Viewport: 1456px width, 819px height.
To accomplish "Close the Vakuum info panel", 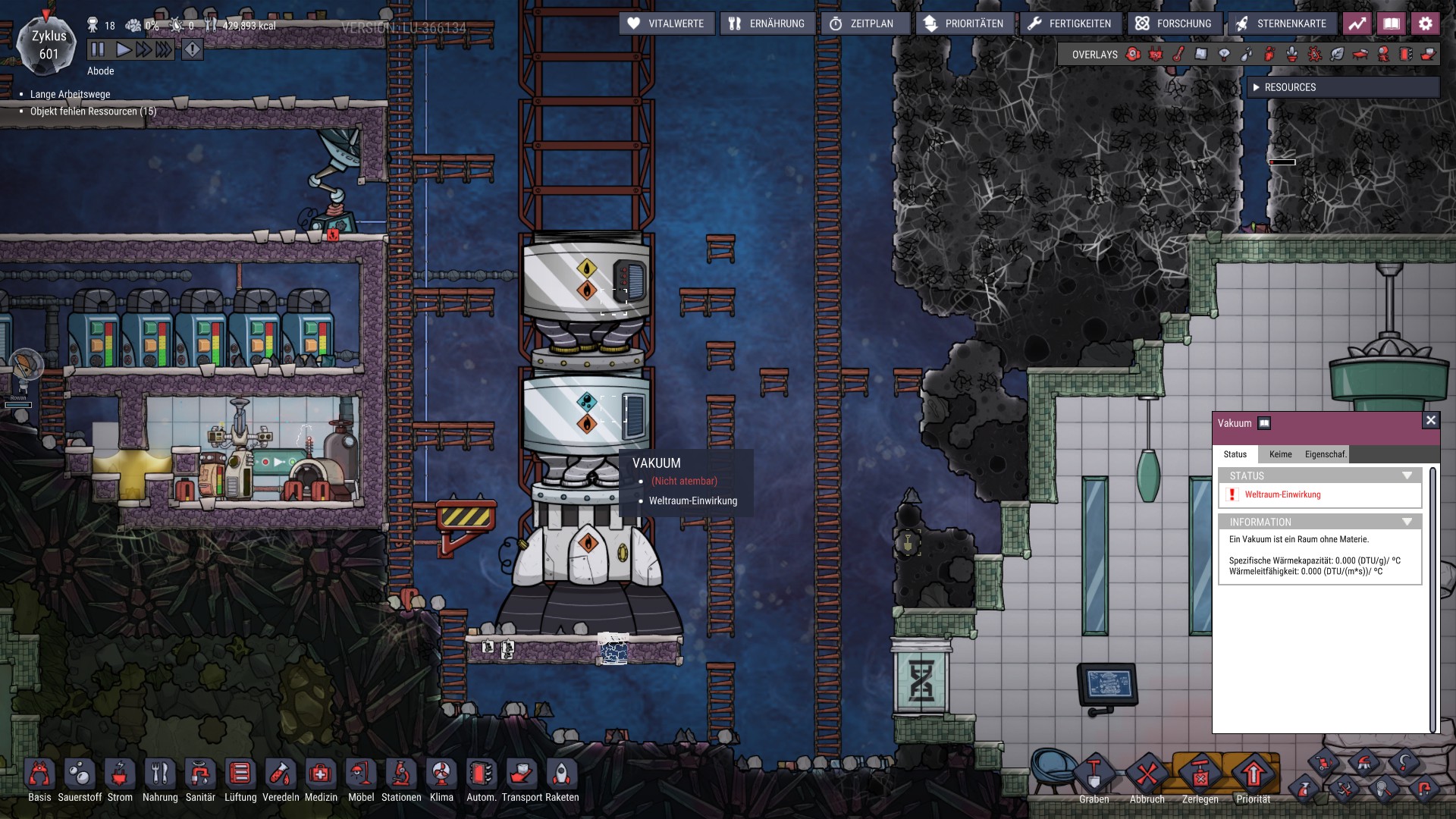I will [x=1430, y=421].
